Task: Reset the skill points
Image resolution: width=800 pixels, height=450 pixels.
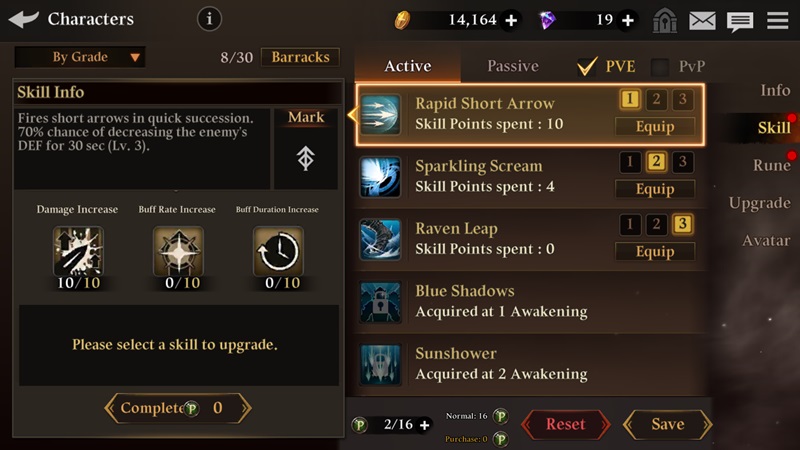Action: click(565, 424)
